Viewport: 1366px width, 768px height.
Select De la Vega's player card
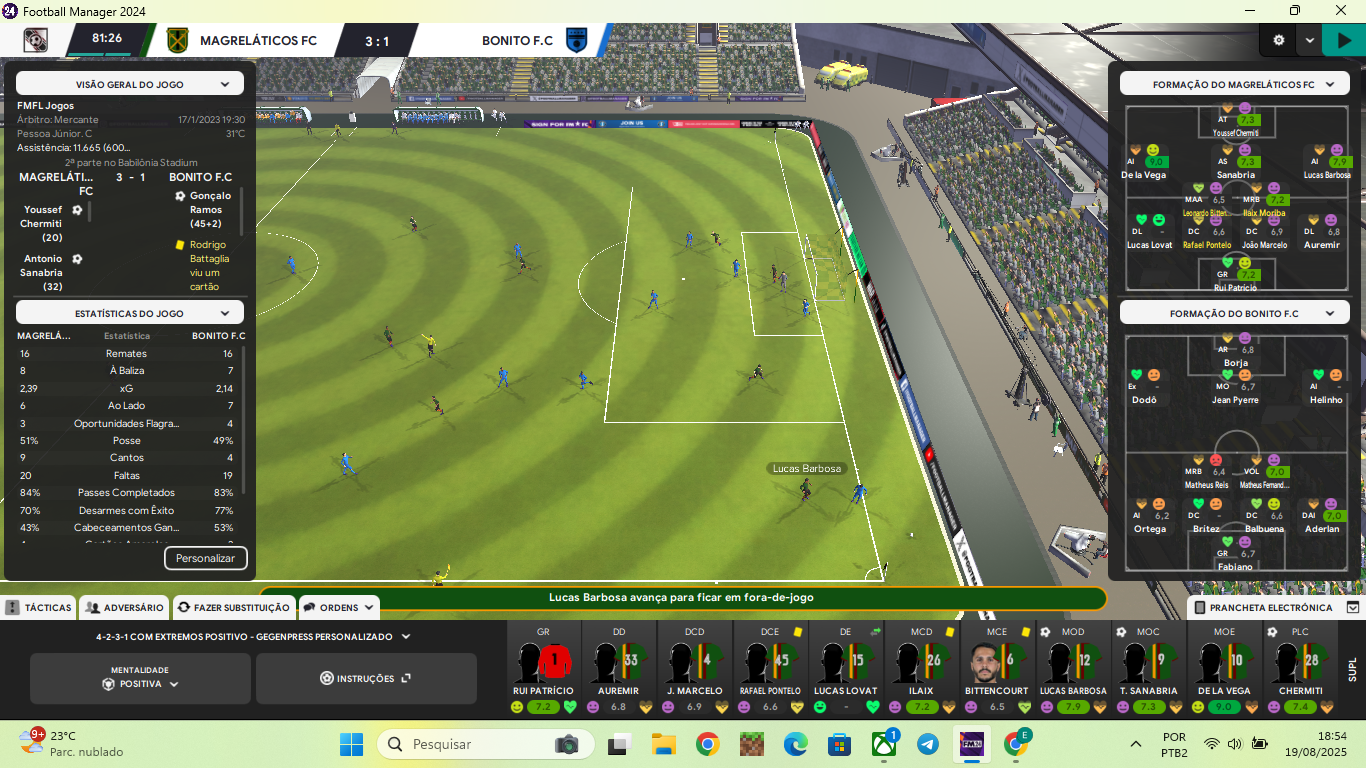pos(1224,667)
